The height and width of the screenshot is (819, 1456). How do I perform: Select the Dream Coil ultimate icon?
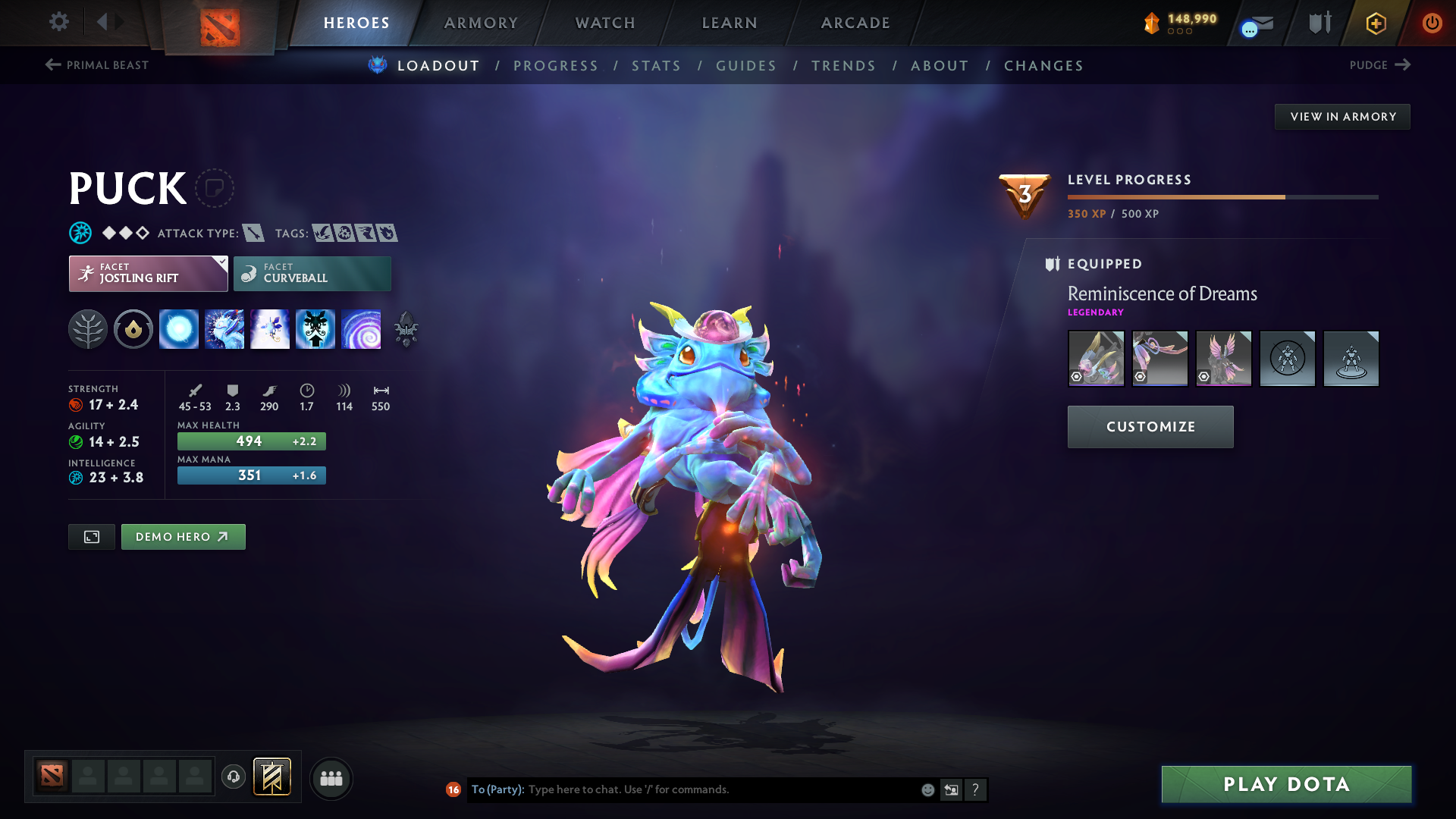pos(362,328)
